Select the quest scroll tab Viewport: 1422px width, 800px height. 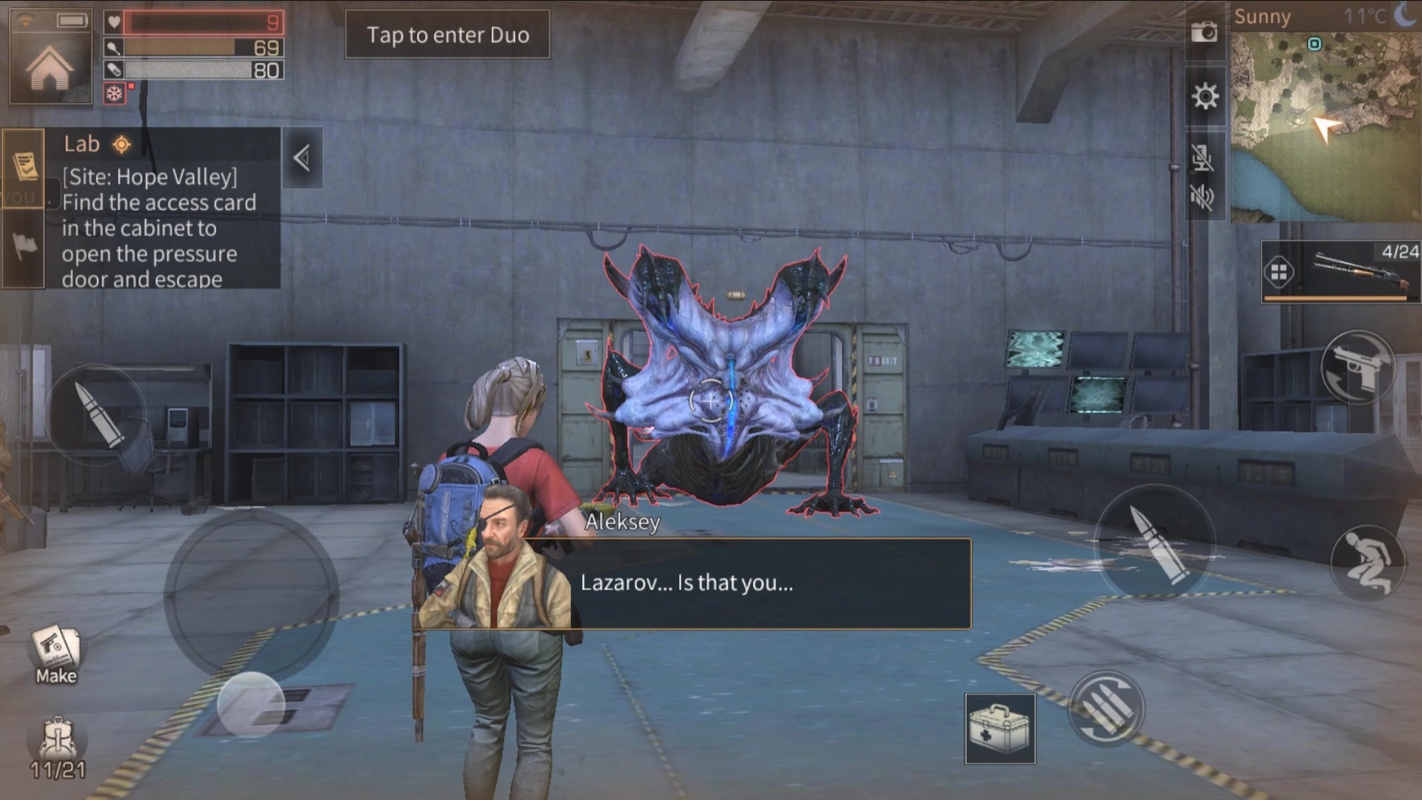pyautogui.click(x=23, y=167)
